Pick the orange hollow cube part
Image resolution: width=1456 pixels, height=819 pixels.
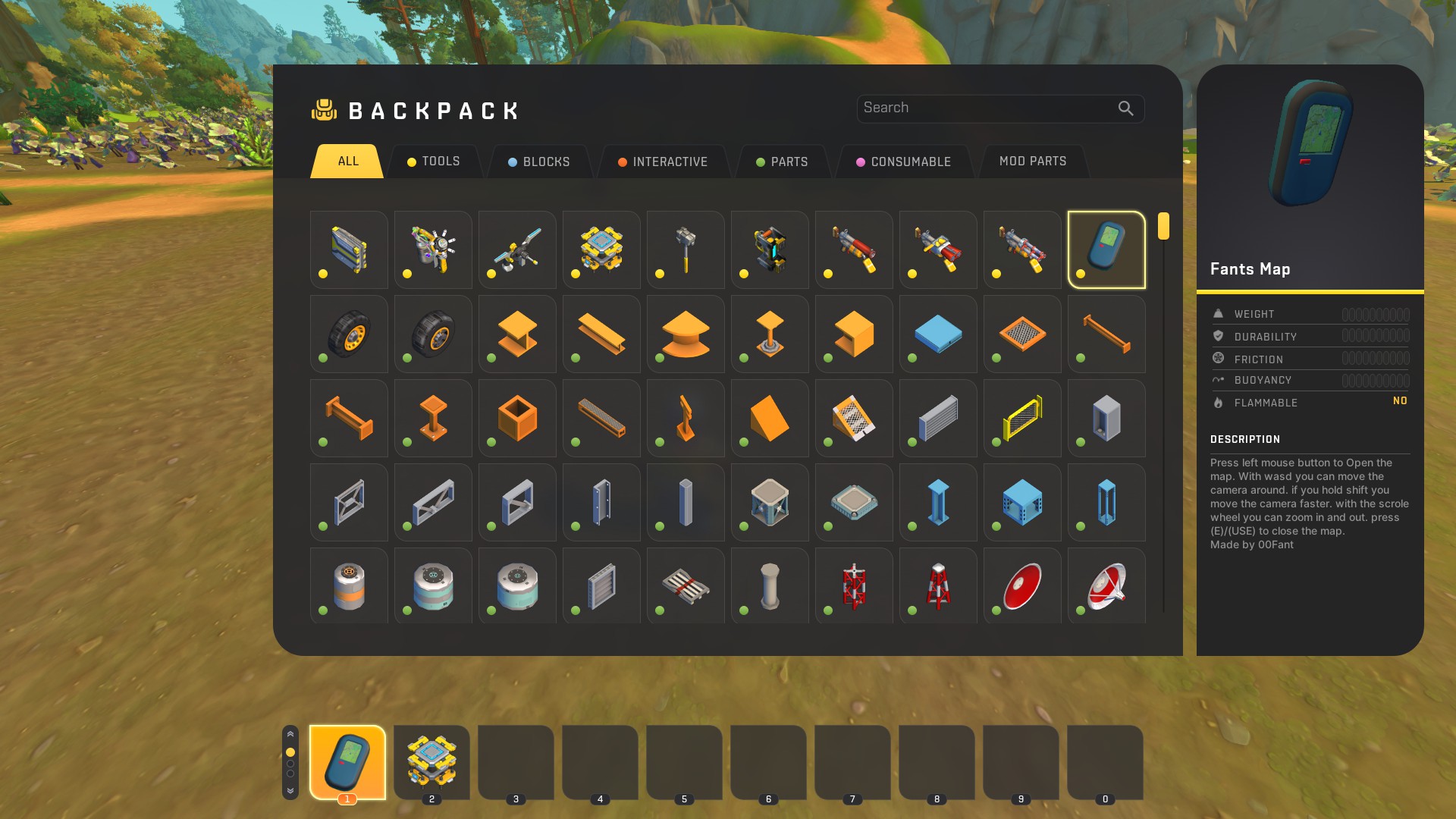click(517, 418)
